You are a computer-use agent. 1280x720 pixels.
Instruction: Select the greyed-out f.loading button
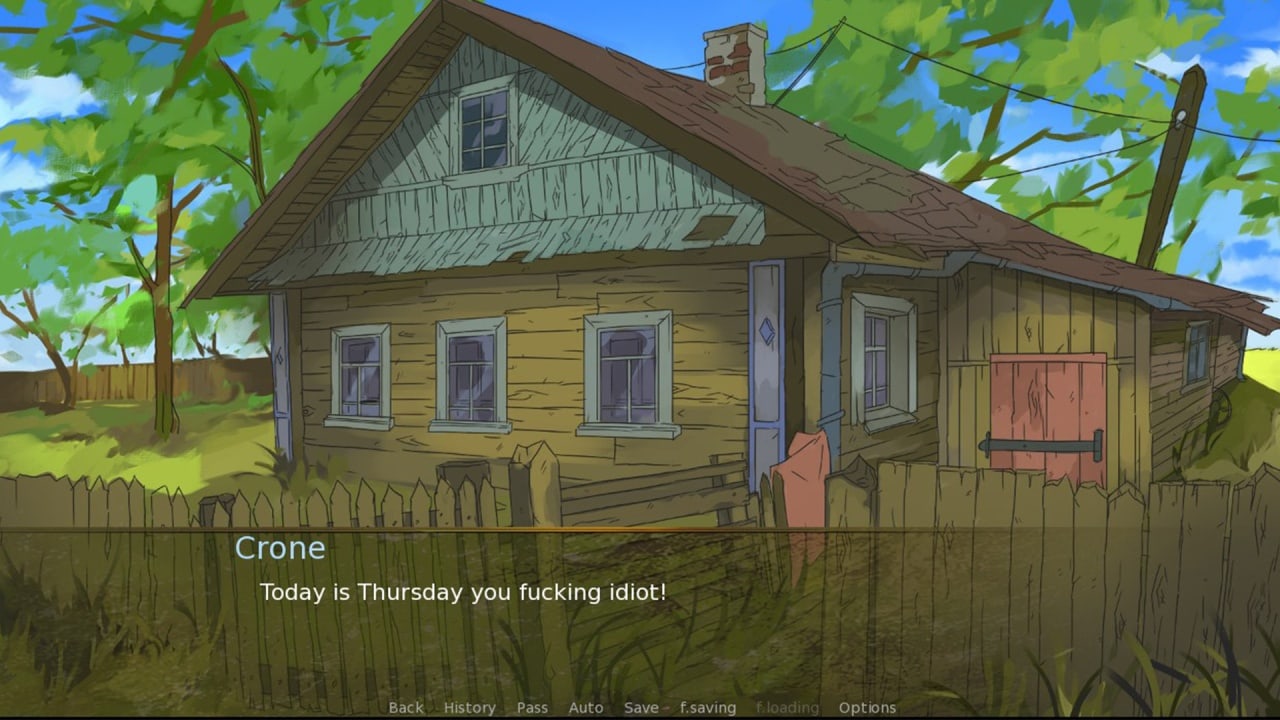(787, 708)
